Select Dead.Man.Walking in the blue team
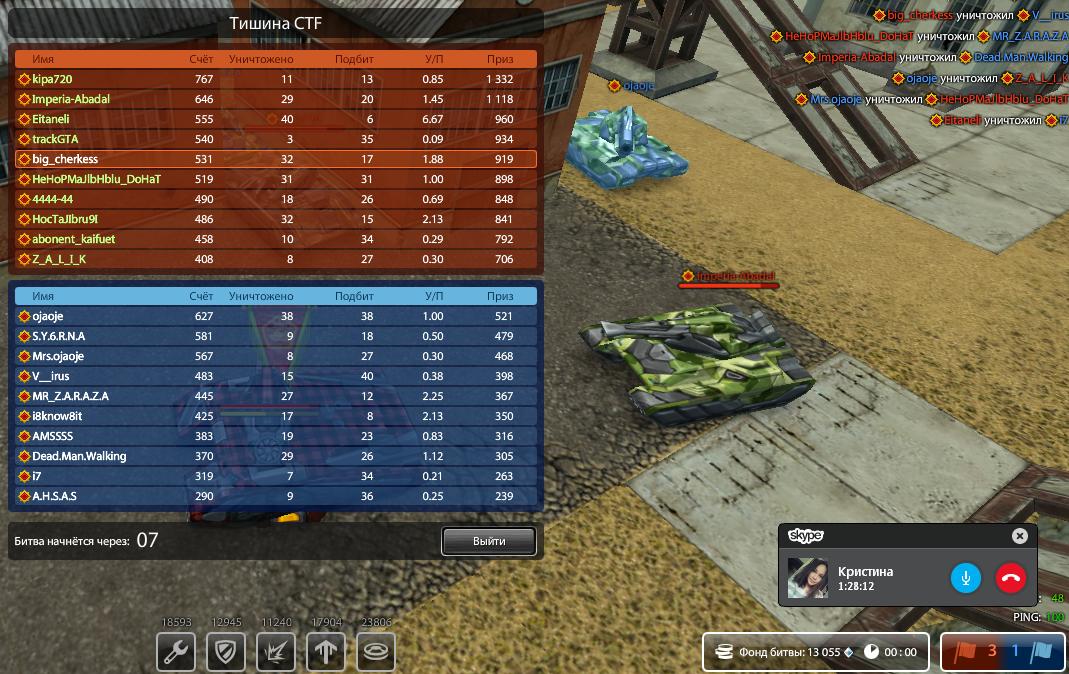 (x=79, y=456)
